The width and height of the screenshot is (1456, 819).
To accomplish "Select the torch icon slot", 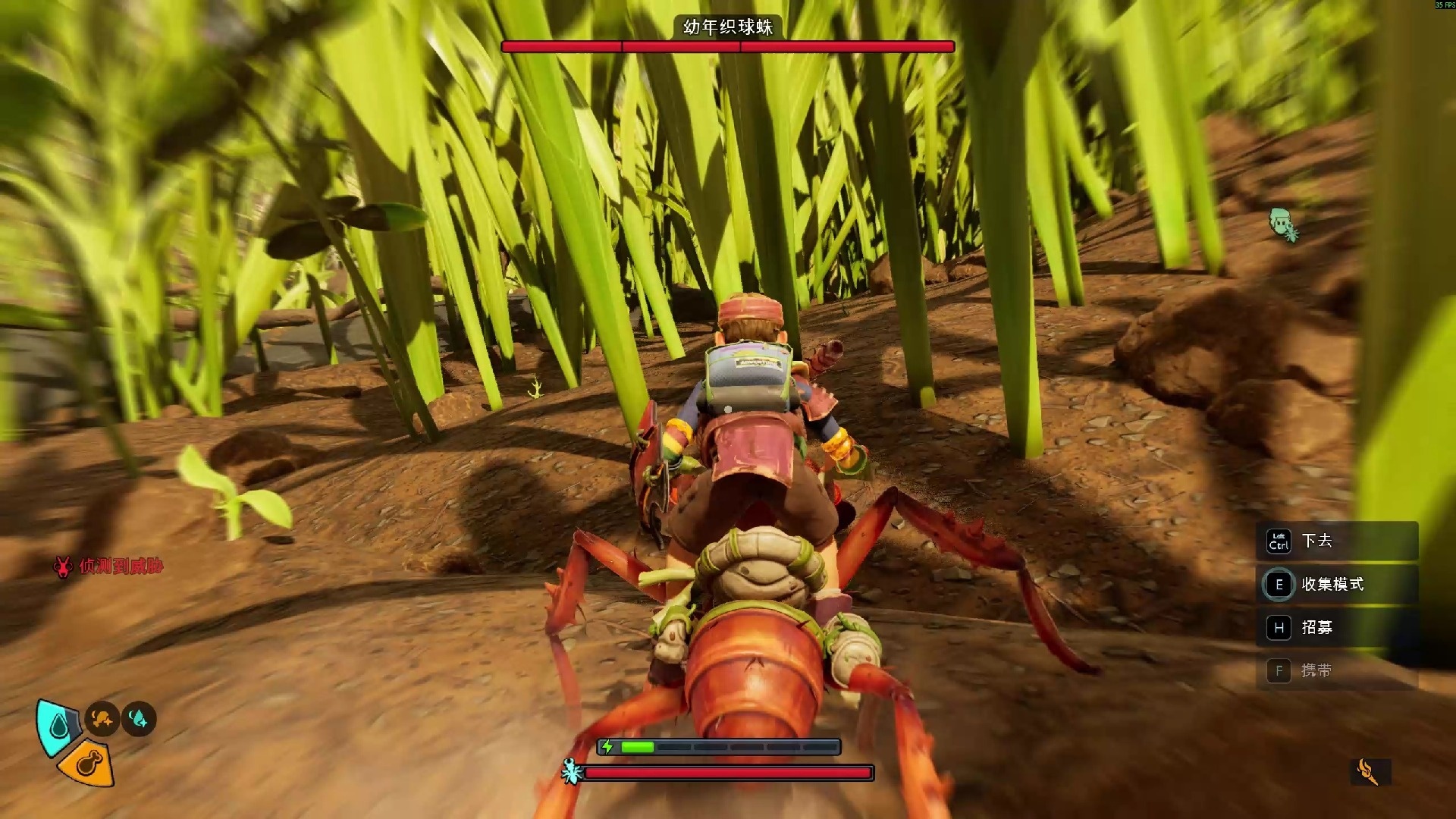I will 1370,772.
